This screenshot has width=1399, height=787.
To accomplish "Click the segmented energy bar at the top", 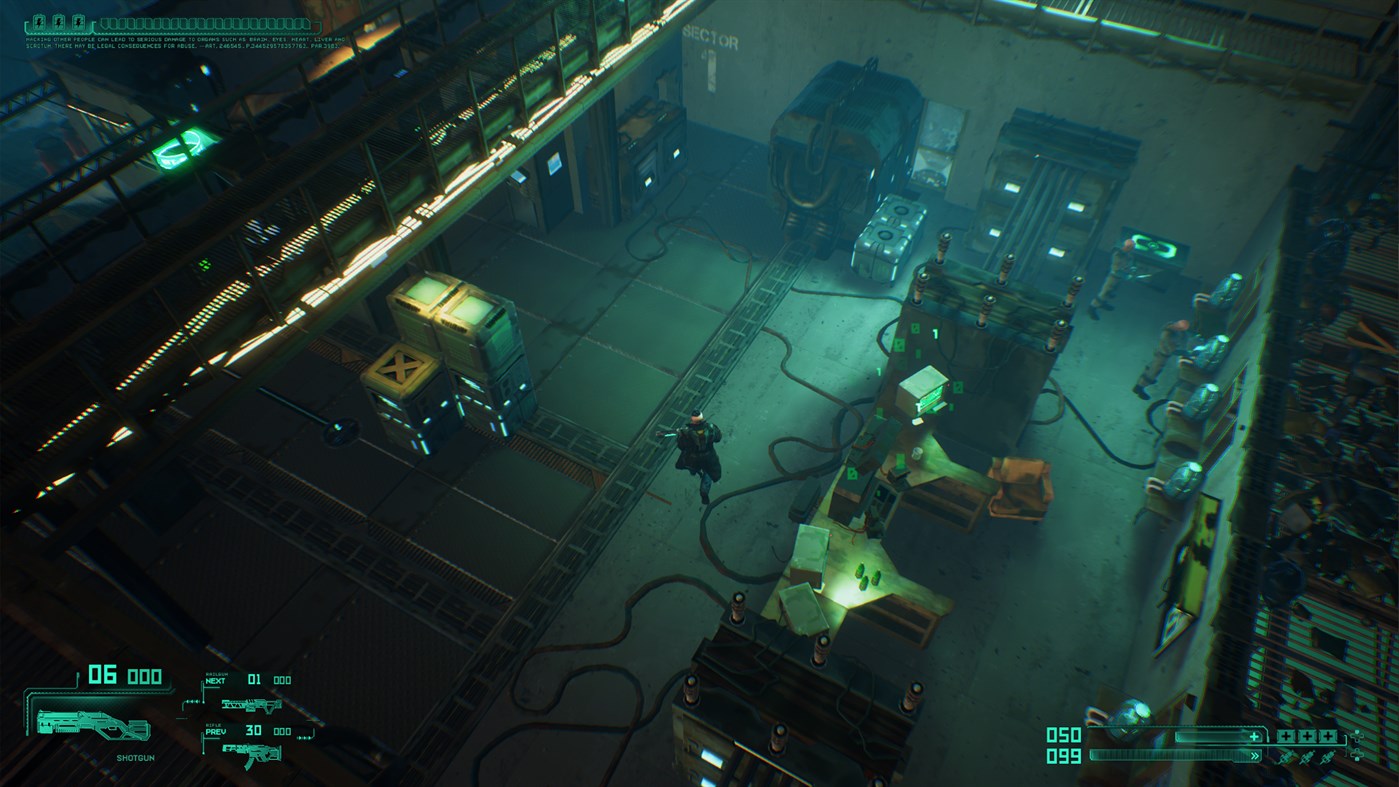I will click(205, 23).
